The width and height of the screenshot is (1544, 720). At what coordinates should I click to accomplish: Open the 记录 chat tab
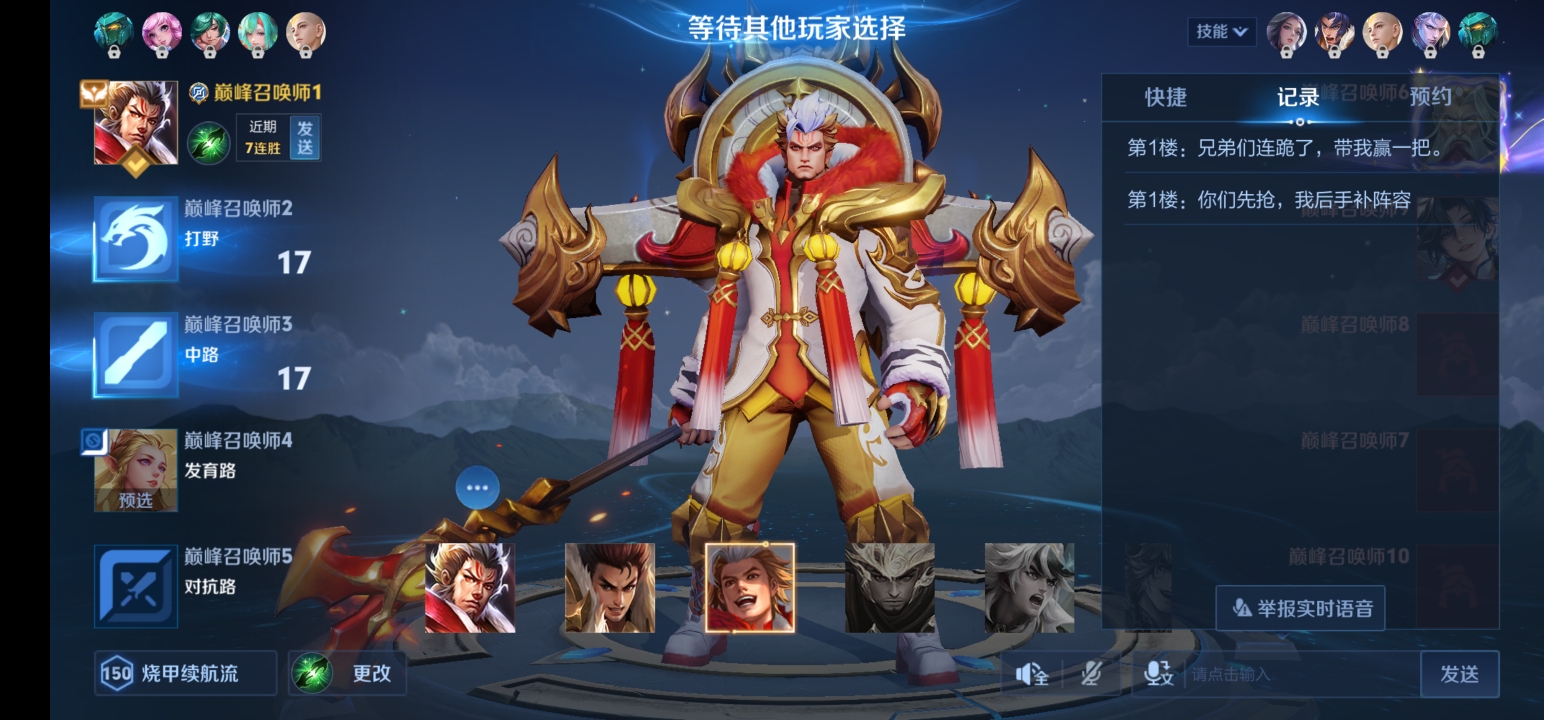pos(1298,97)
